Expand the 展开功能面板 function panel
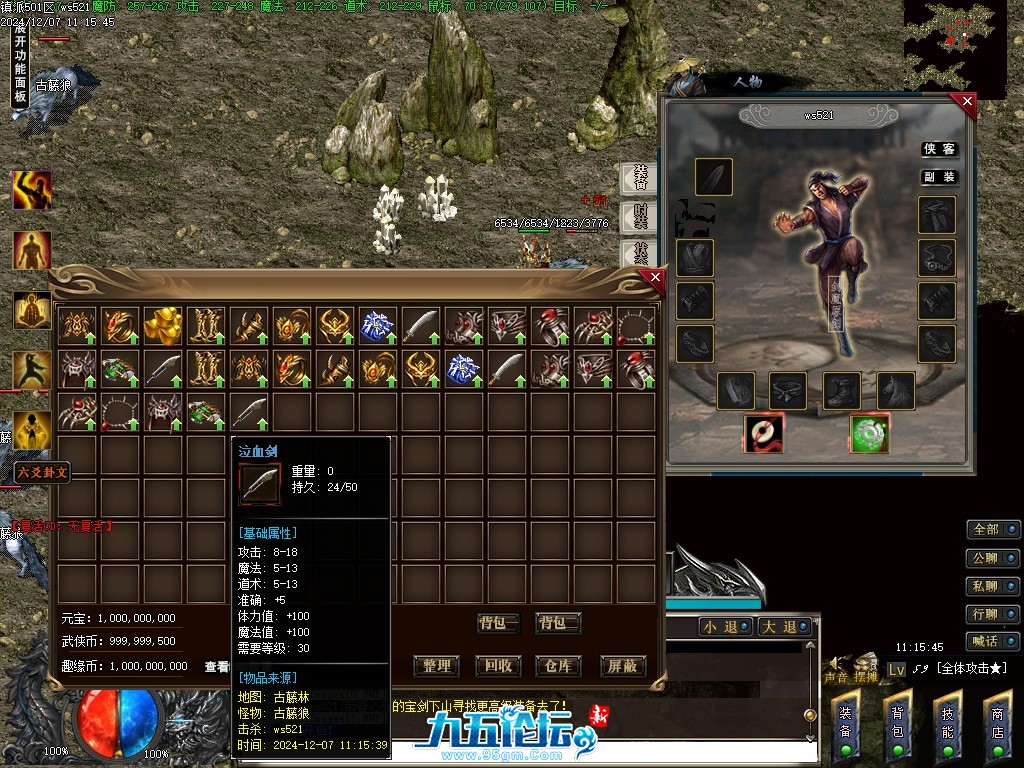This screenshot has width=1024, height=768. tap(19, 65)
